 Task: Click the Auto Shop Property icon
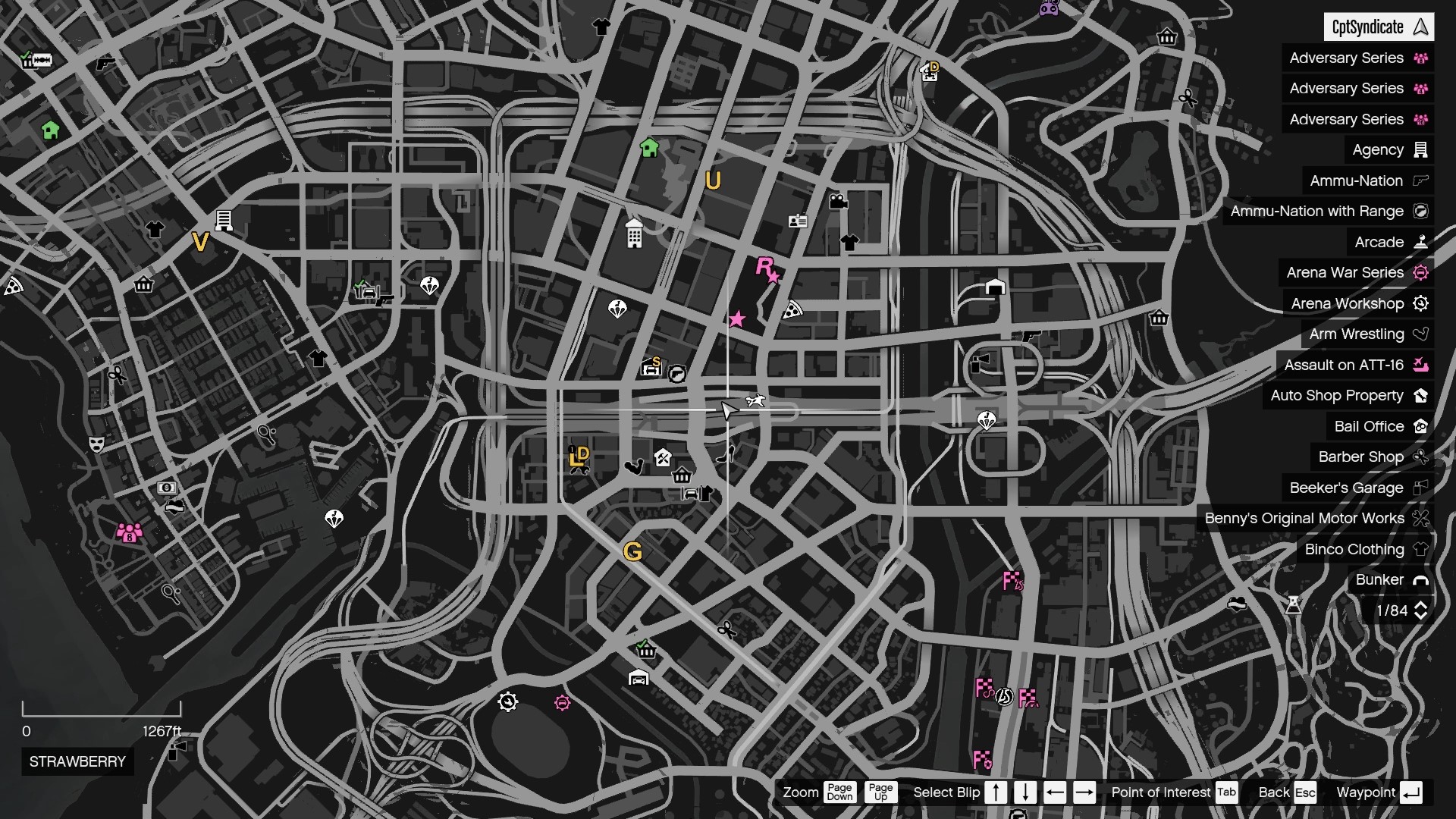(x=1421, y=395)
